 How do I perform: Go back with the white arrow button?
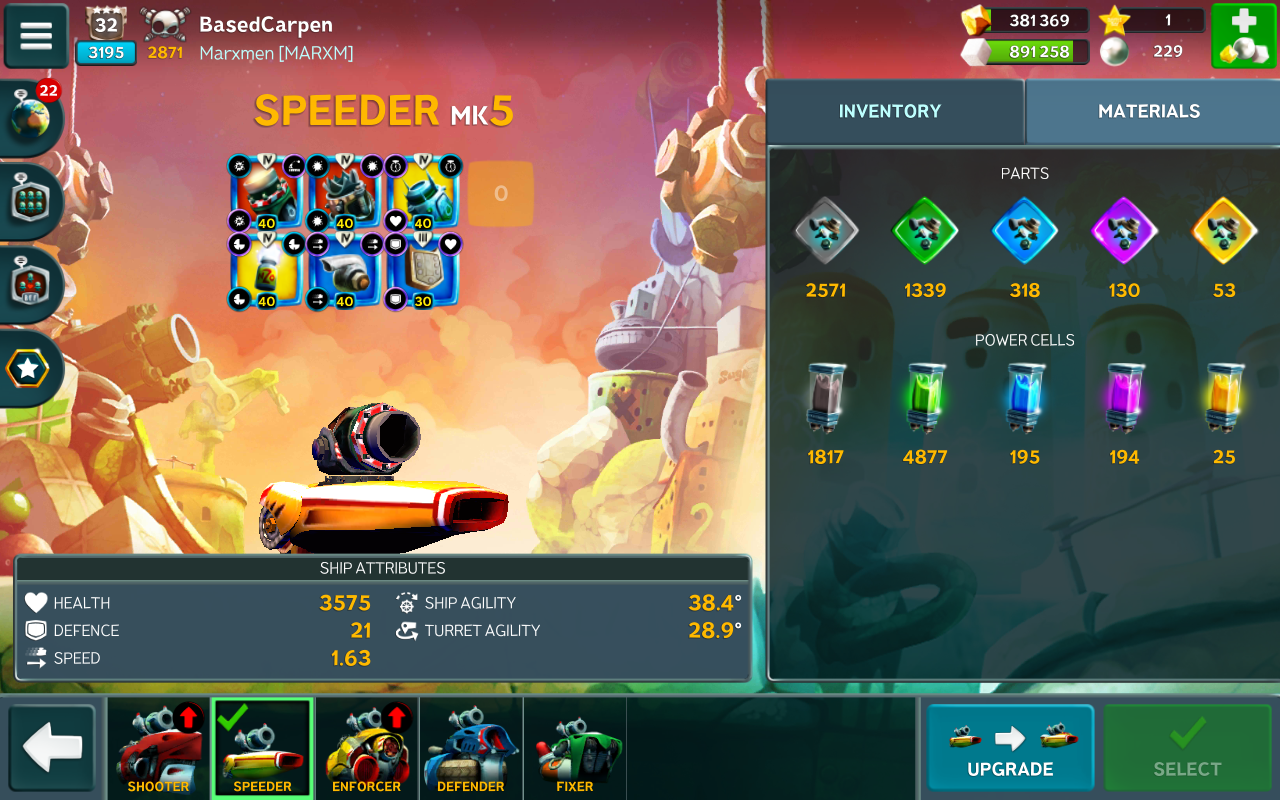pos(52,748)
